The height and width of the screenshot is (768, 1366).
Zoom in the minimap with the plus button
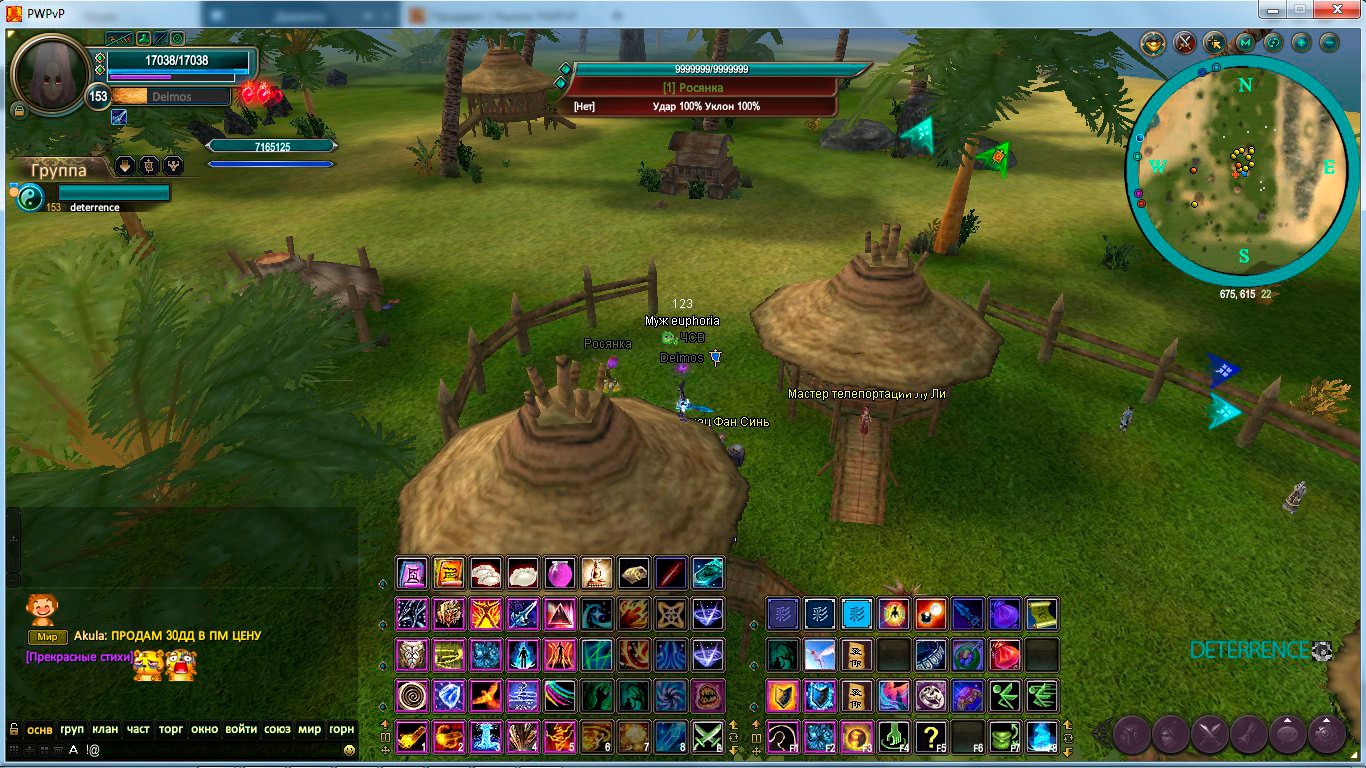1301,43
